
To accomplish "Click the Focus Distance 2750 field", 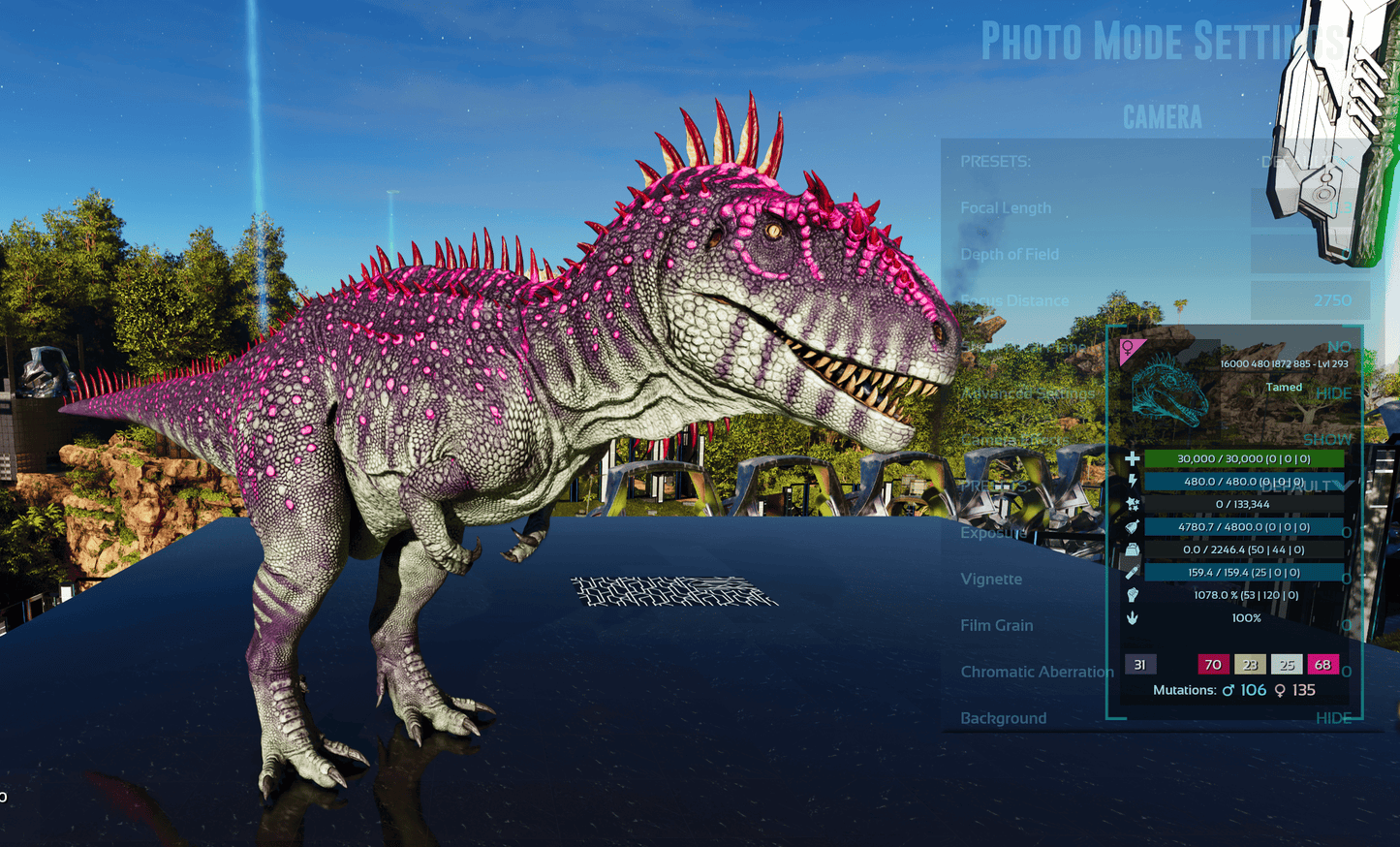I will pos(1310,300).
